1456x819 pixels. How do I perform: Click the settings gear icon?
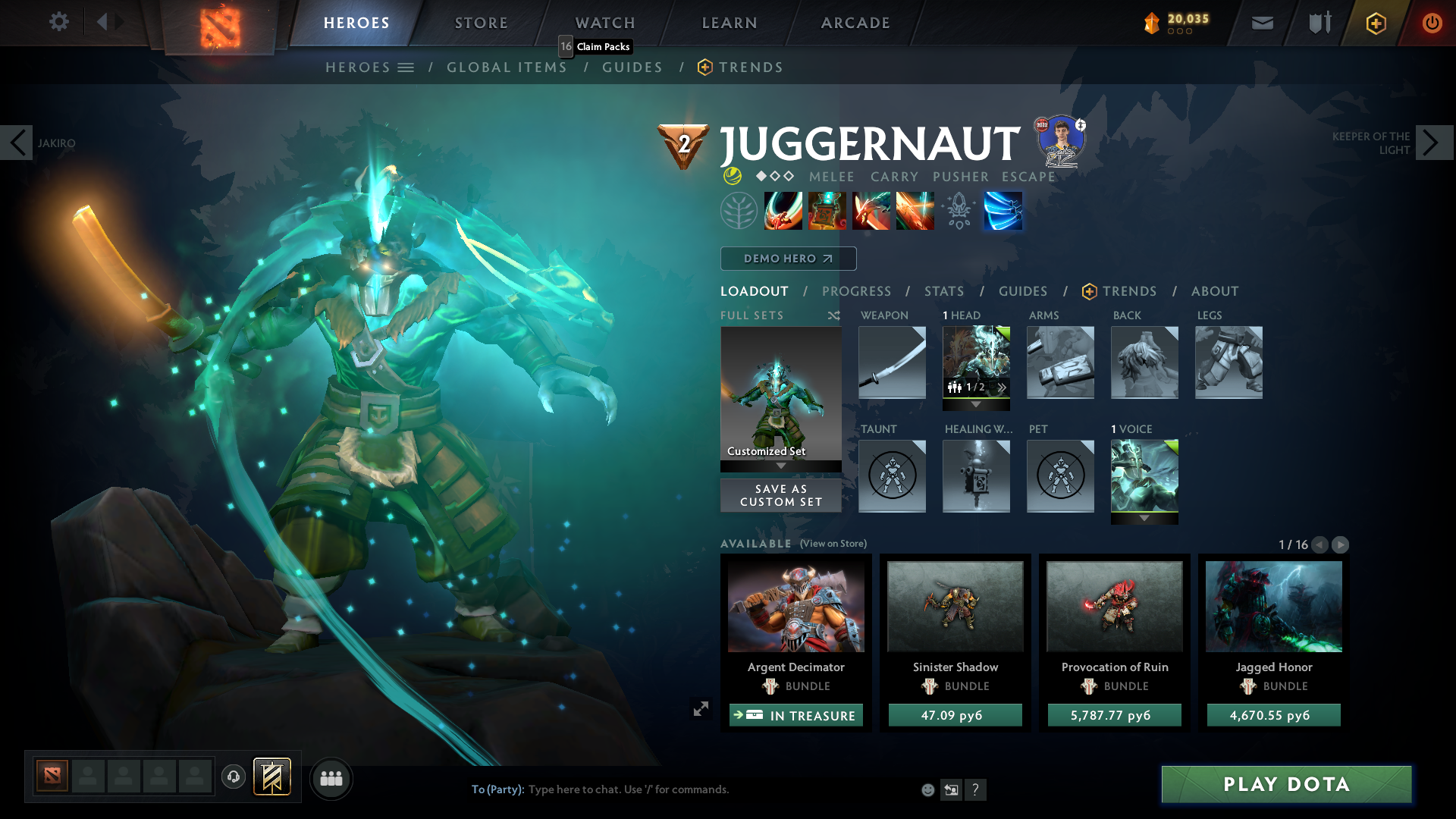pos(59,22)
